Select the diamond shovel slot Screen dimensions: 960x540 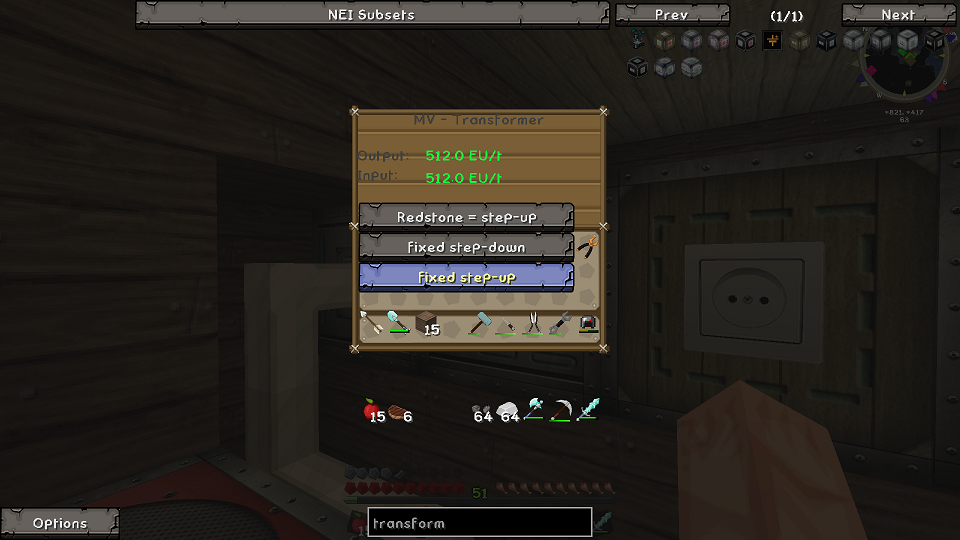tap(398, 323)
